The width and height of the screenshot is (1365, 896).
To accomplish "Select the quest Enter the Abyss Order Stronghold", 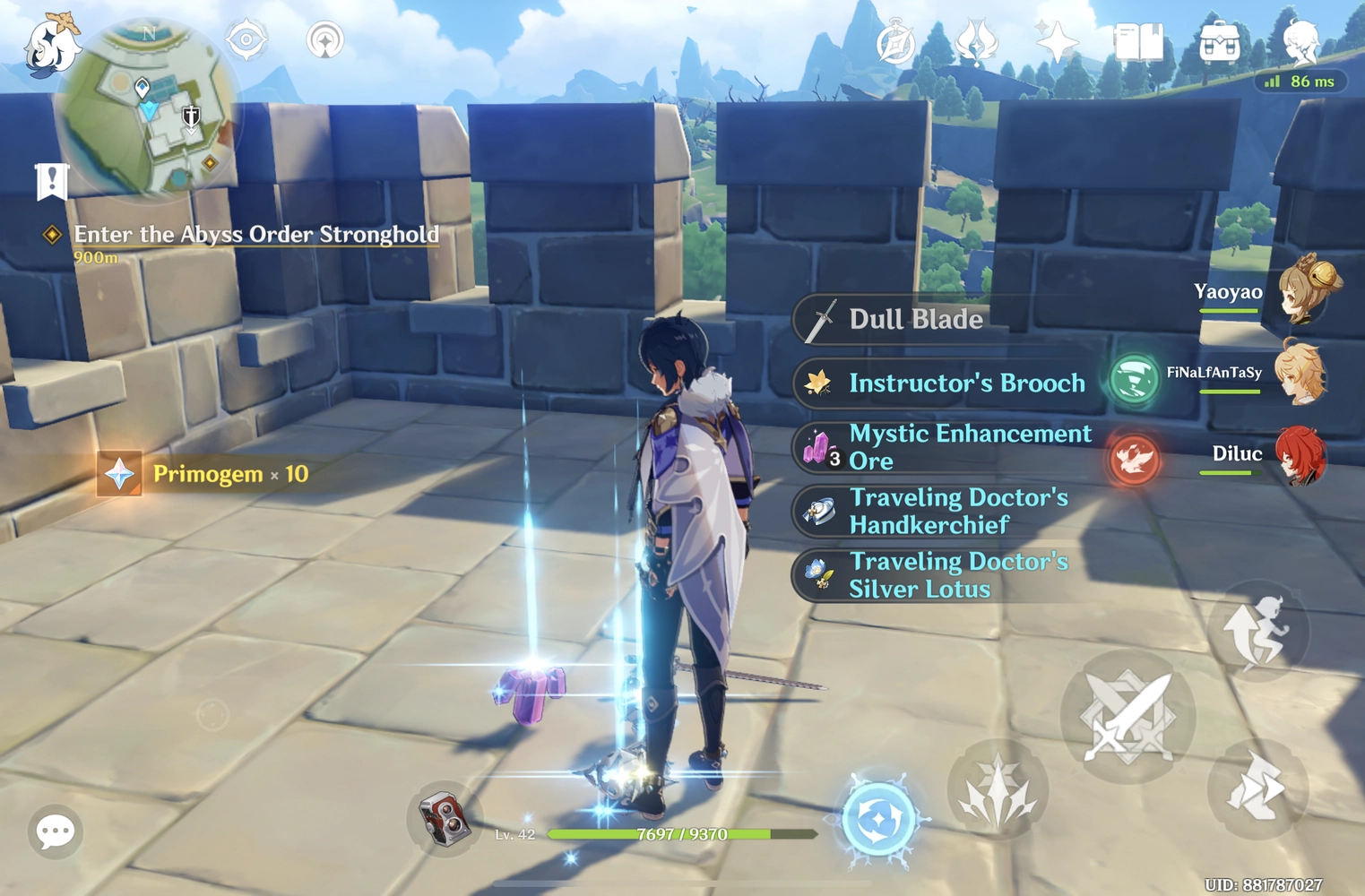I will pos(255,234).
